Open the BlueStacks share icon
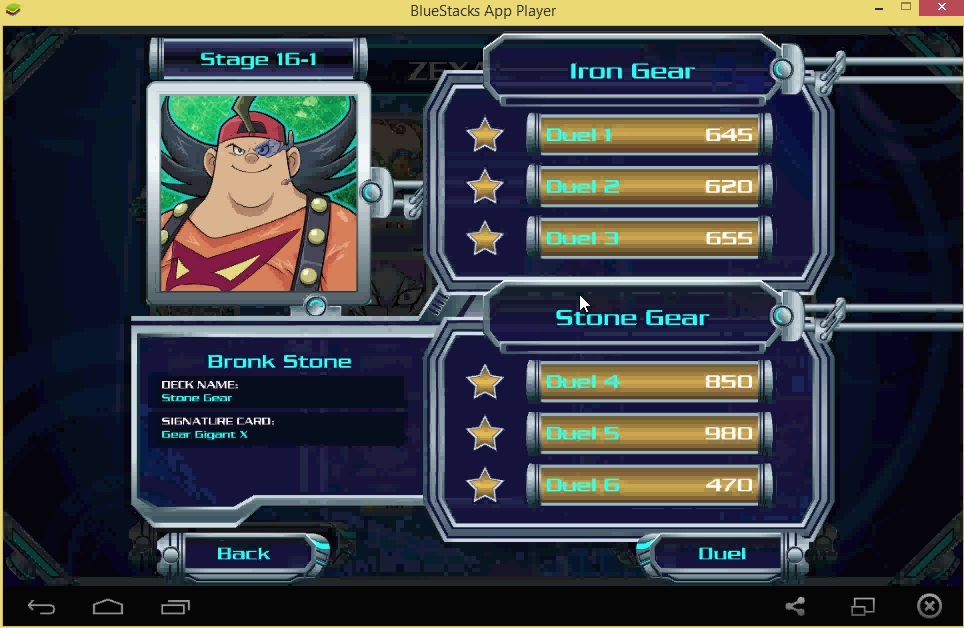Screen dimensions: 964x628 coord(795,606)
